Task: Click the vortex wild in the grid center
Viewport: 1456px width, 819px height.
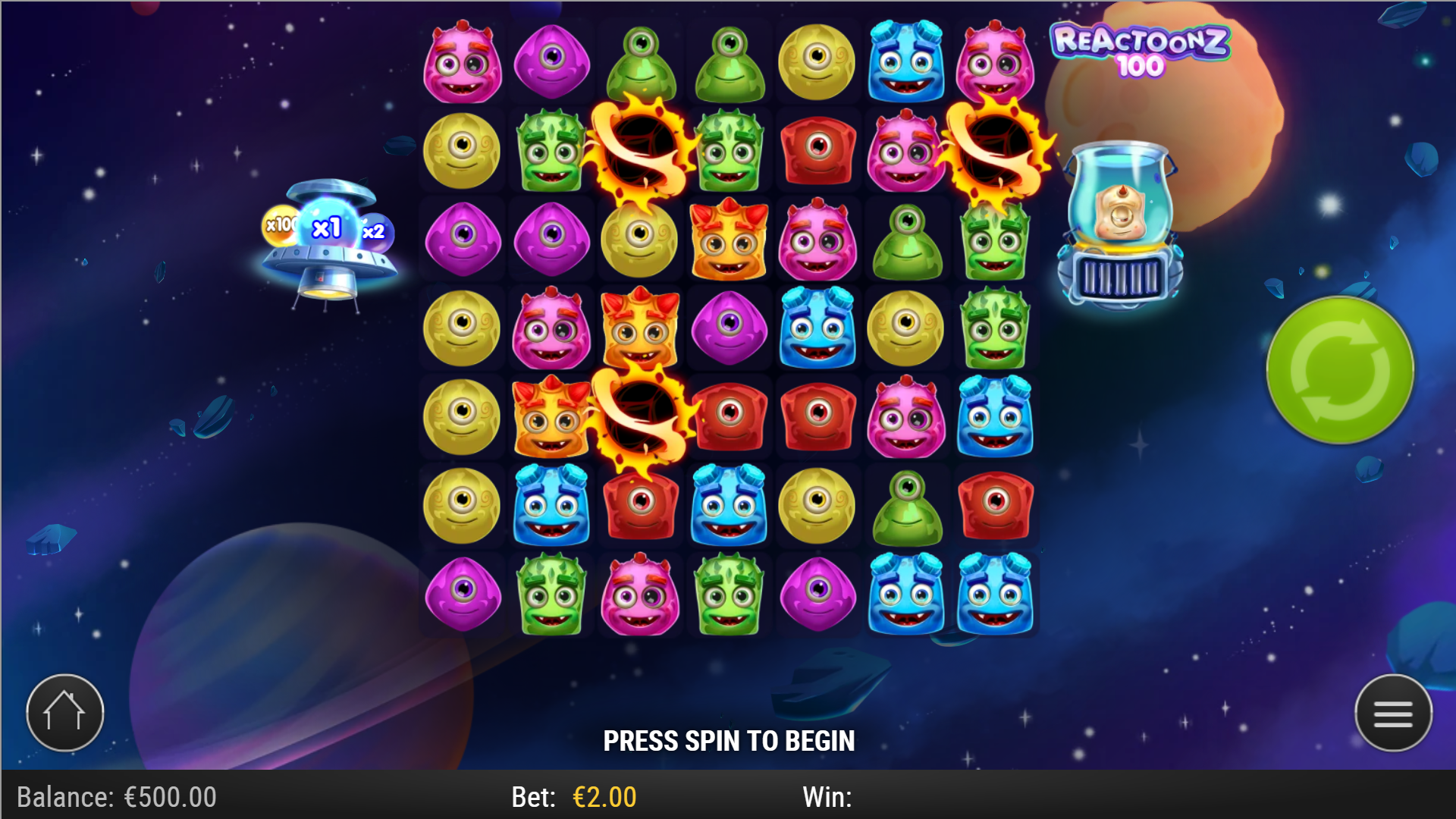Action: (641, 417)
